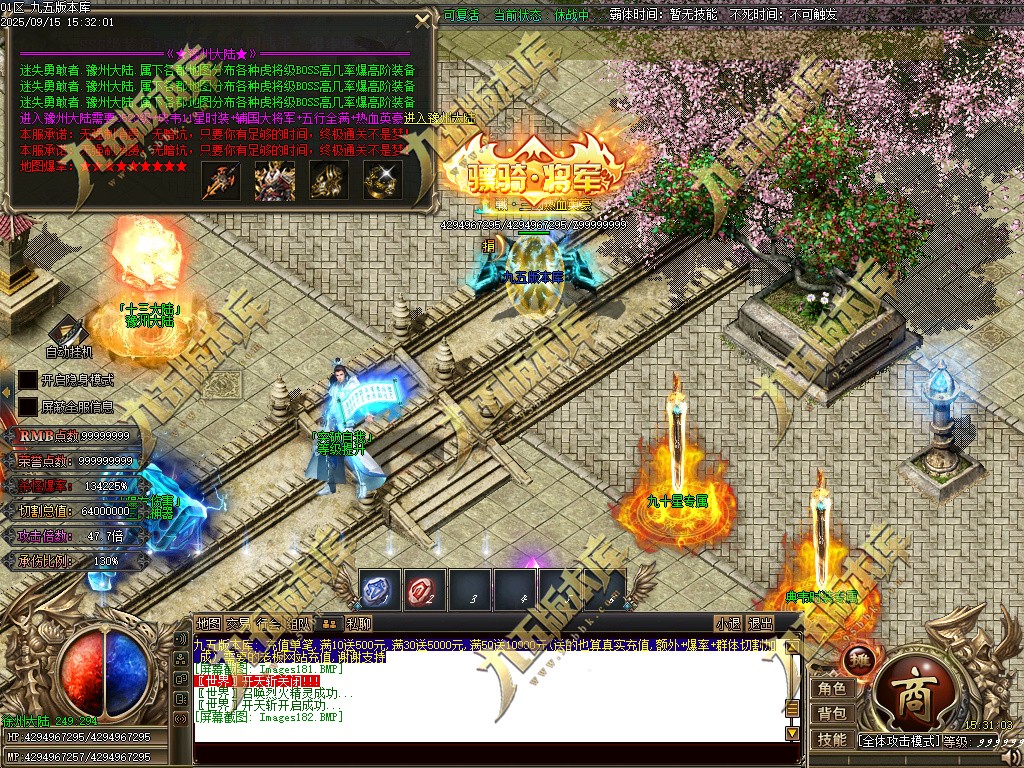Viewport: 1024px width, 768px height.
Task: Switch to 私聊 private chat
Action: click(x=359, y=623)
